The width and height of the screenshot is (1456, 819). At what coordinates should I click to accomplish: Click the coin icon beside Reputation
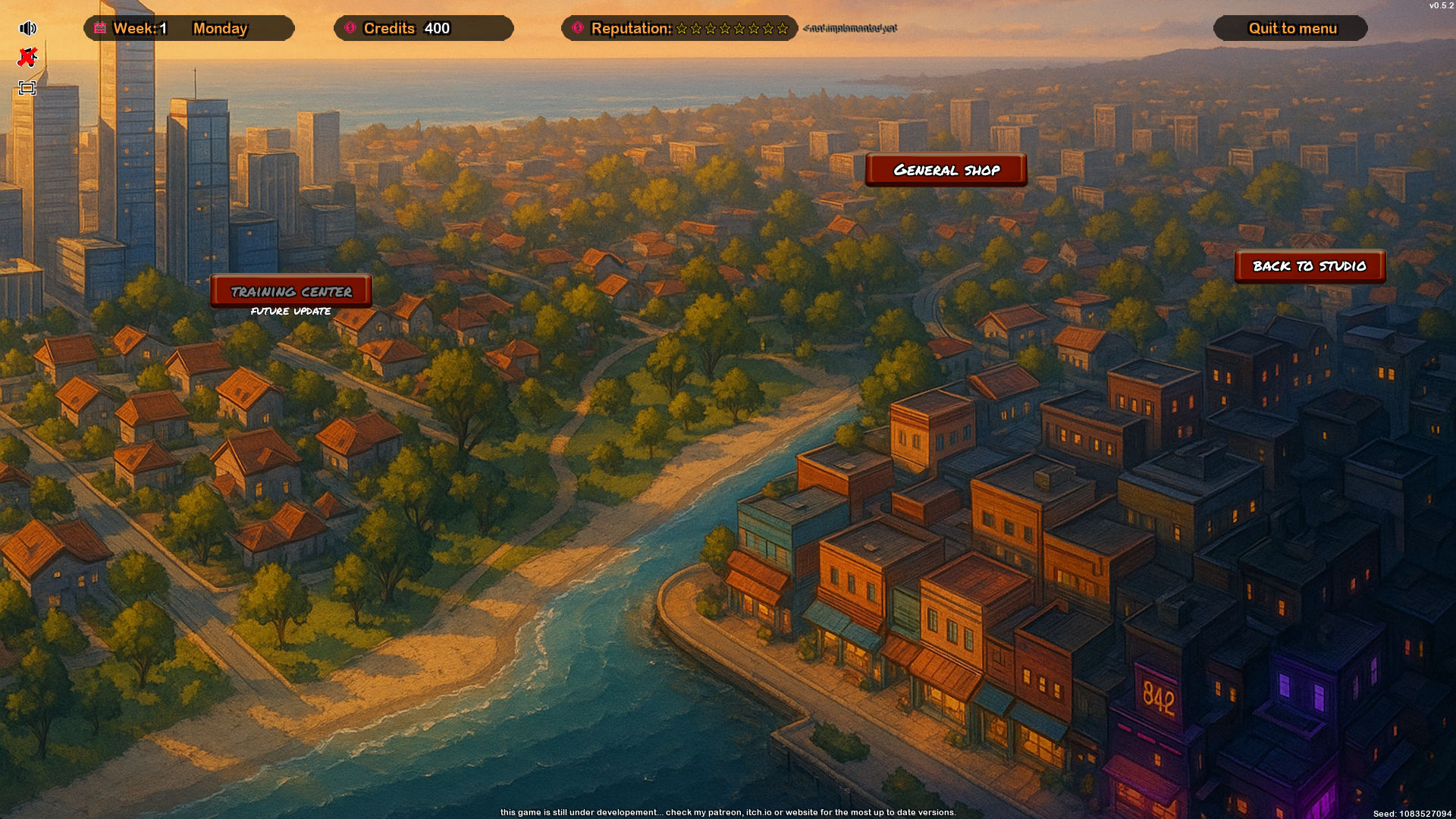point(578,29)
